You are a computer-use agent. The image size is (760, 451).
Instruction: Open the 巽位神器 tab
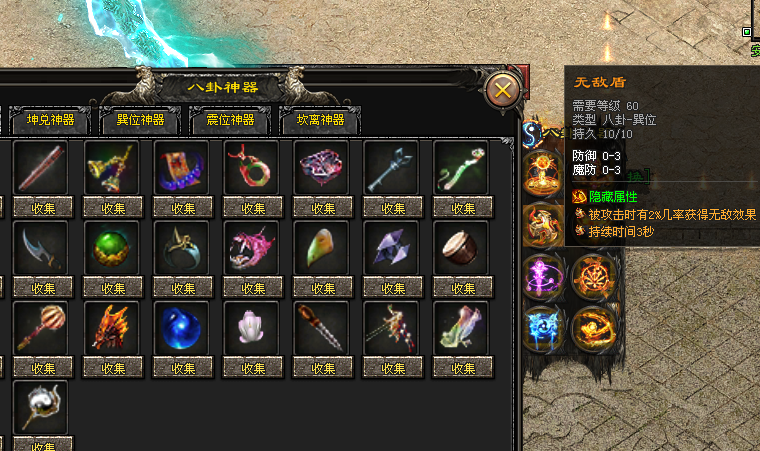pos(140,121)
